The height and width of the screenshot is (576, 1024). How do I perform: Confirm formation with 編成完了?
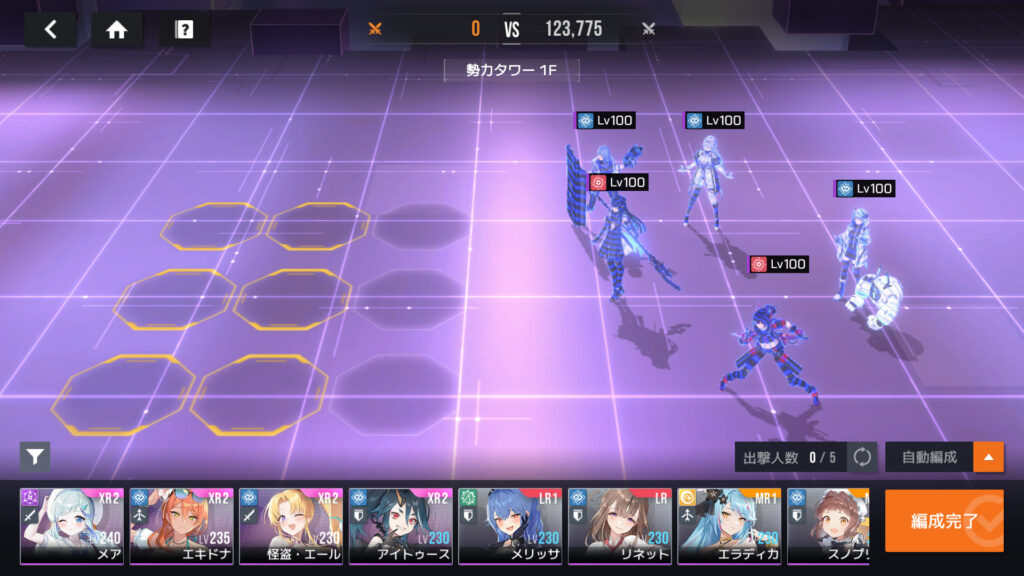pyautogui.click(x=943, y=520)
